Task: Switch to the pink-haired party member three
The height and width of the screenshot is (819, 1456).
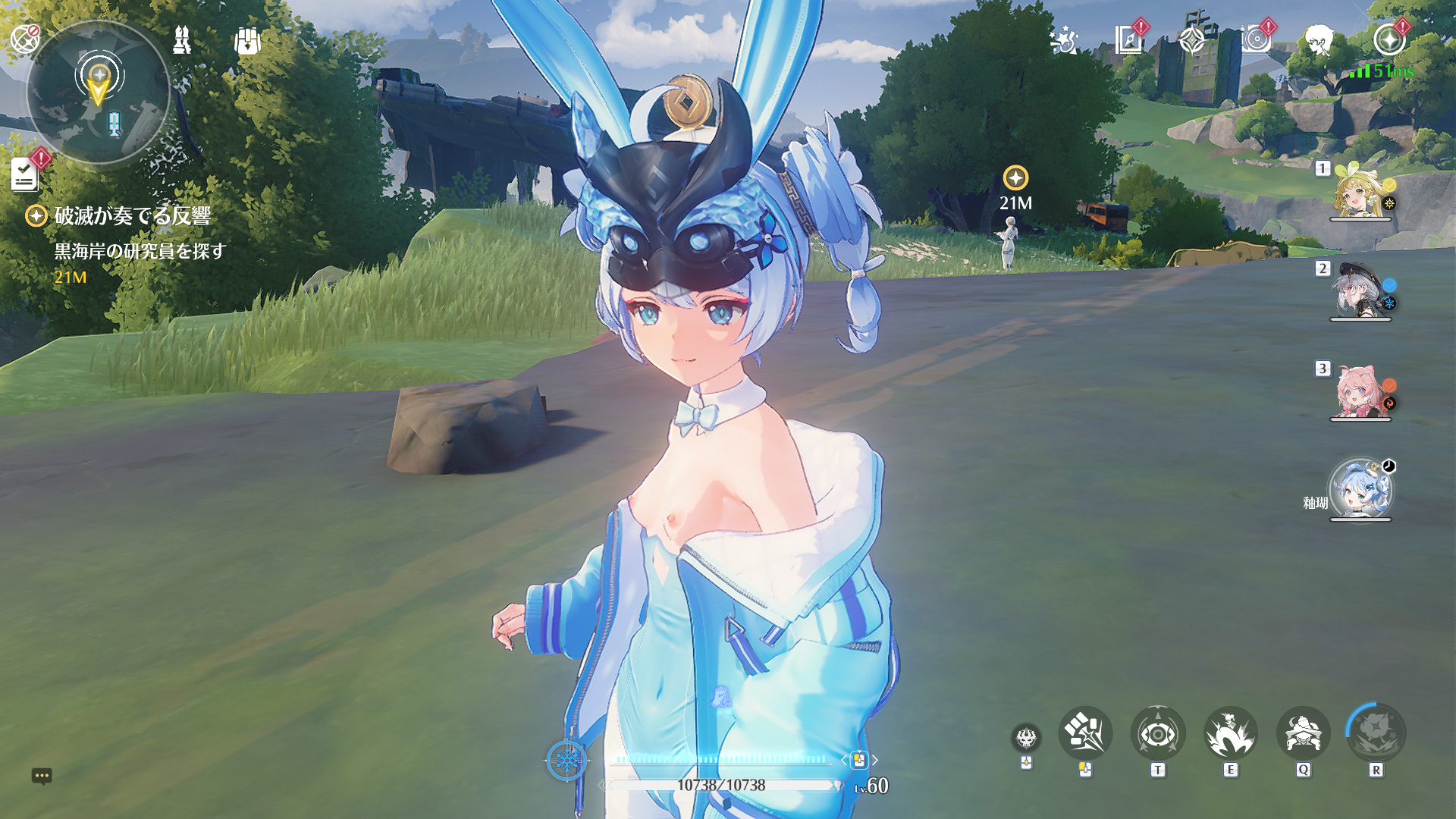Action: point(1360,392)
